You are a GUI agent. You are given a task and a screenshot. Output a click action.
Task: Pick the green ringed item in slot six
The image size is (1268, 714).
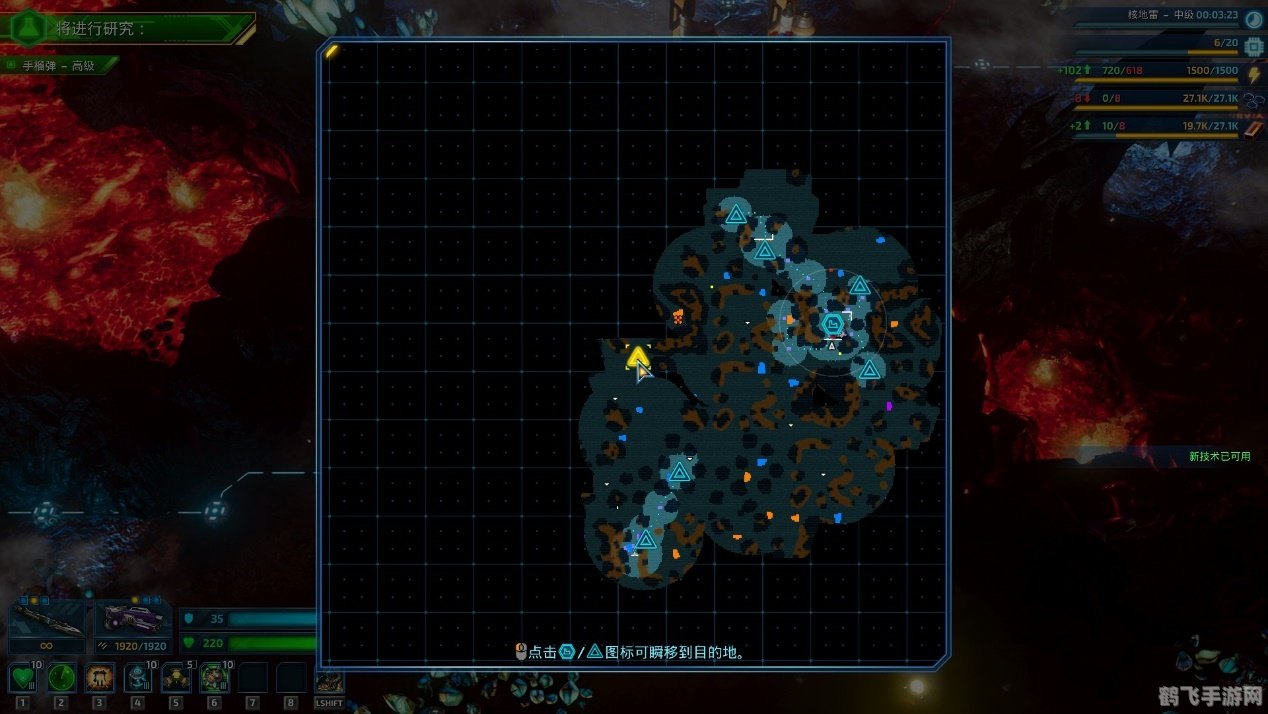214,678
